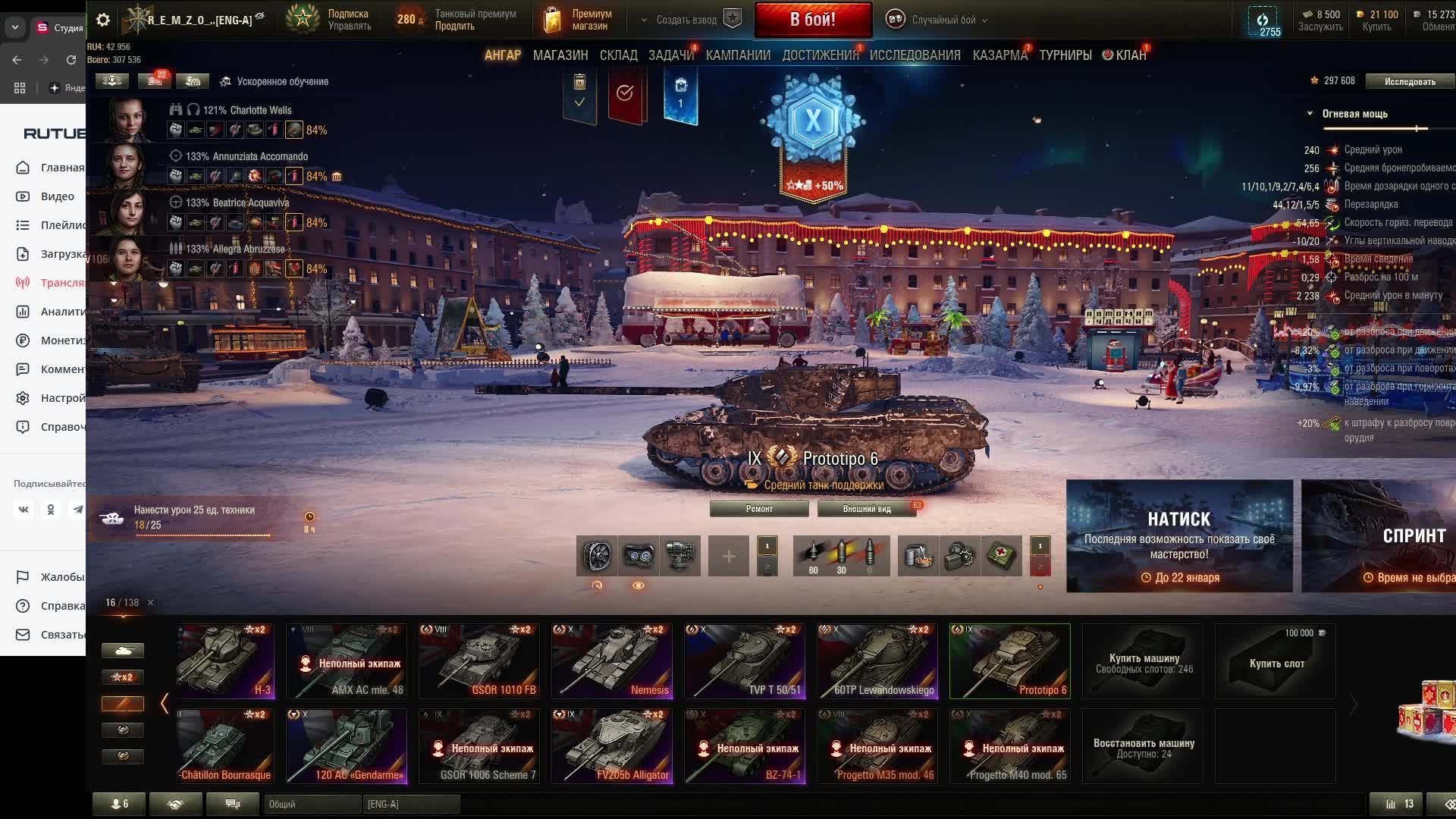This screenshot has width=1456, height=819.
Task: Pick the GSOR 1010 FB tank
Action: (x=479, y=661)
